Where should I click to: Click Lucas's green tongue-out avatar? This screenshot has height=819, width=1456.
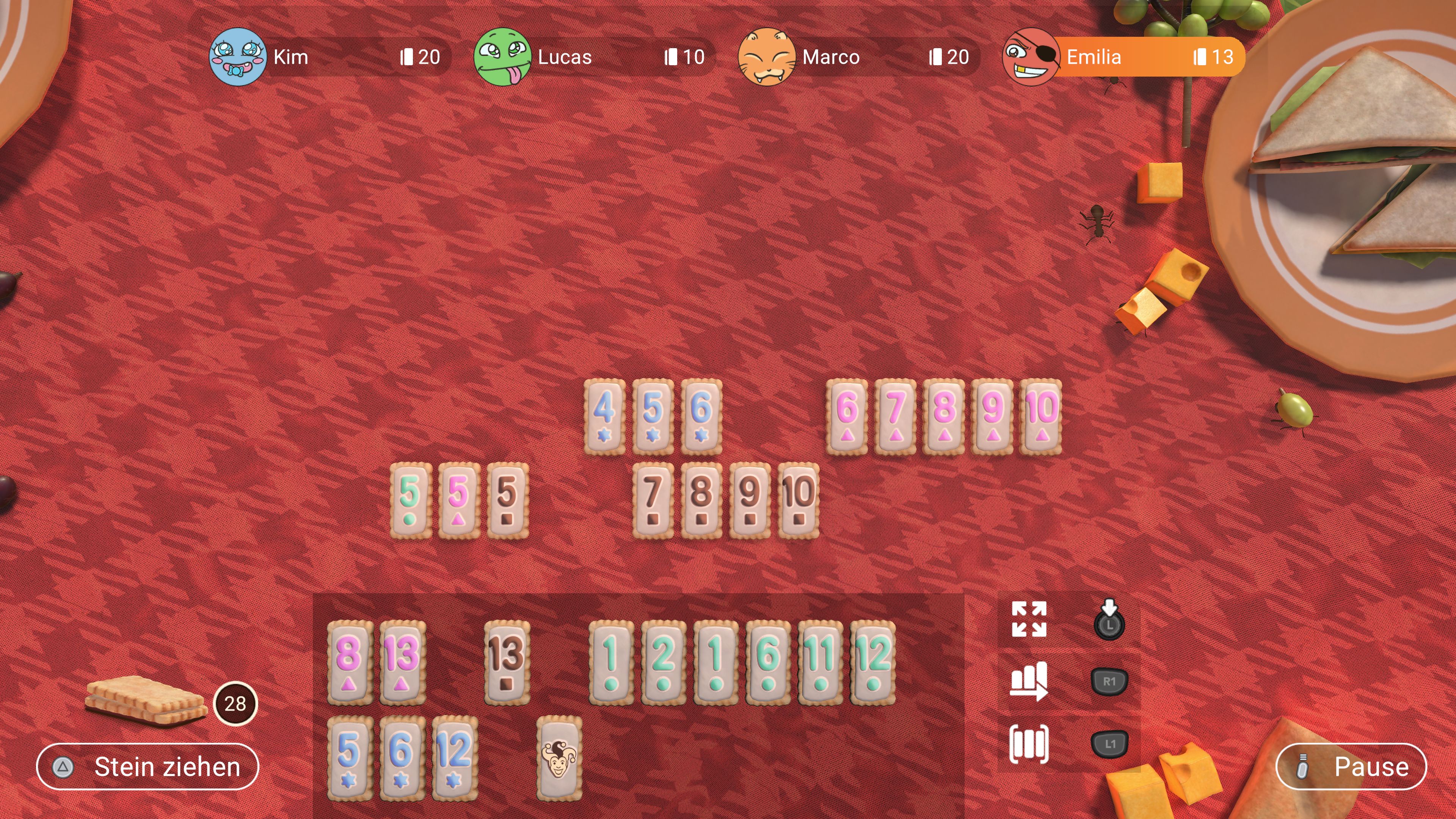click(502, 56)
